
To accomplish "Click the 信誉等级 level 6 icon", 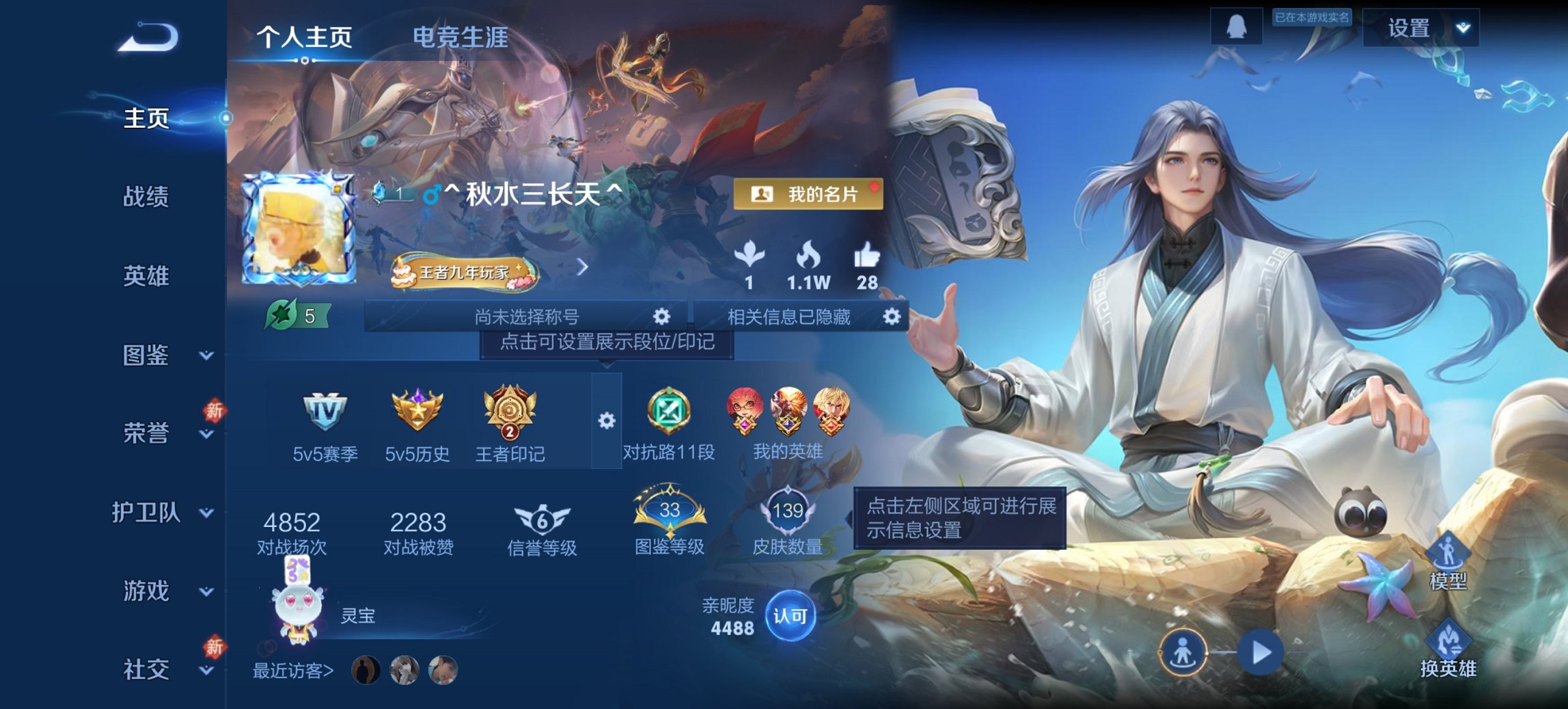I will [x=544, y=521].
